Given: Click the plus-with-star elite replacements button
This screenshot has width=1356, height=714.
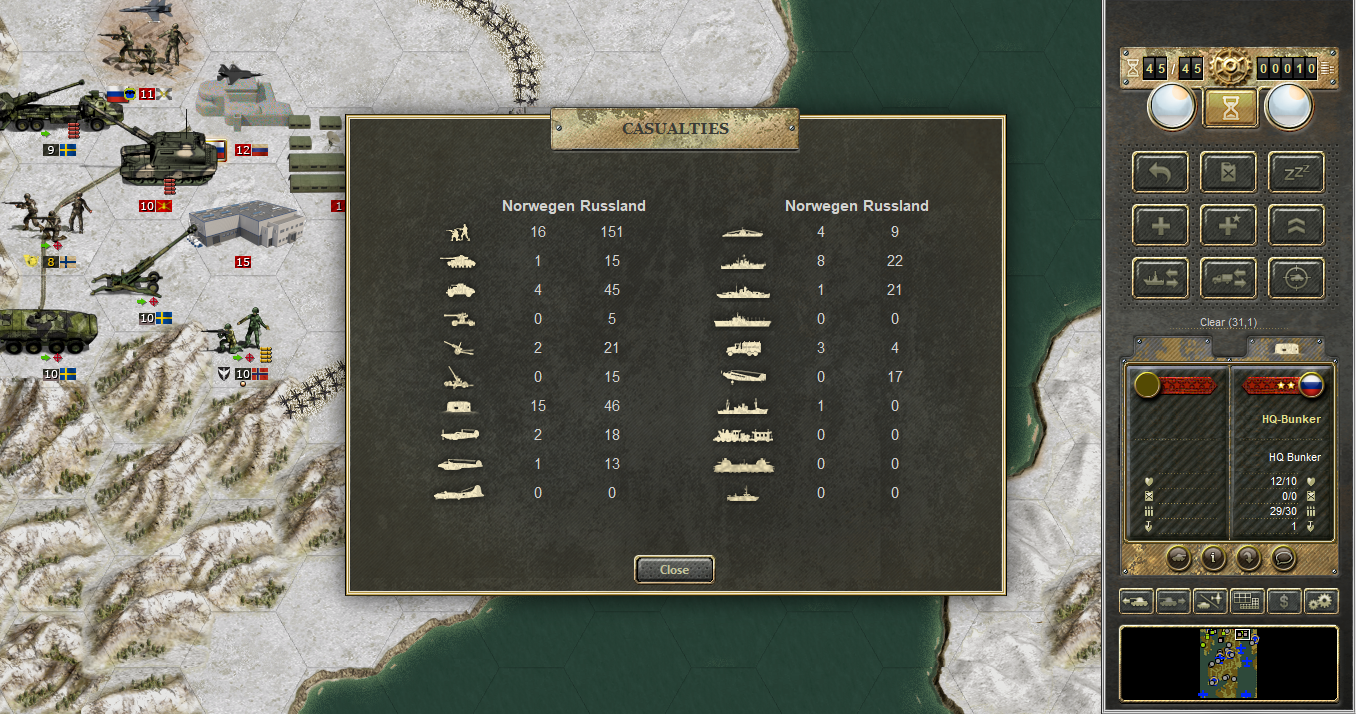Looking at the screenshot, I should tap(1228, 225).
